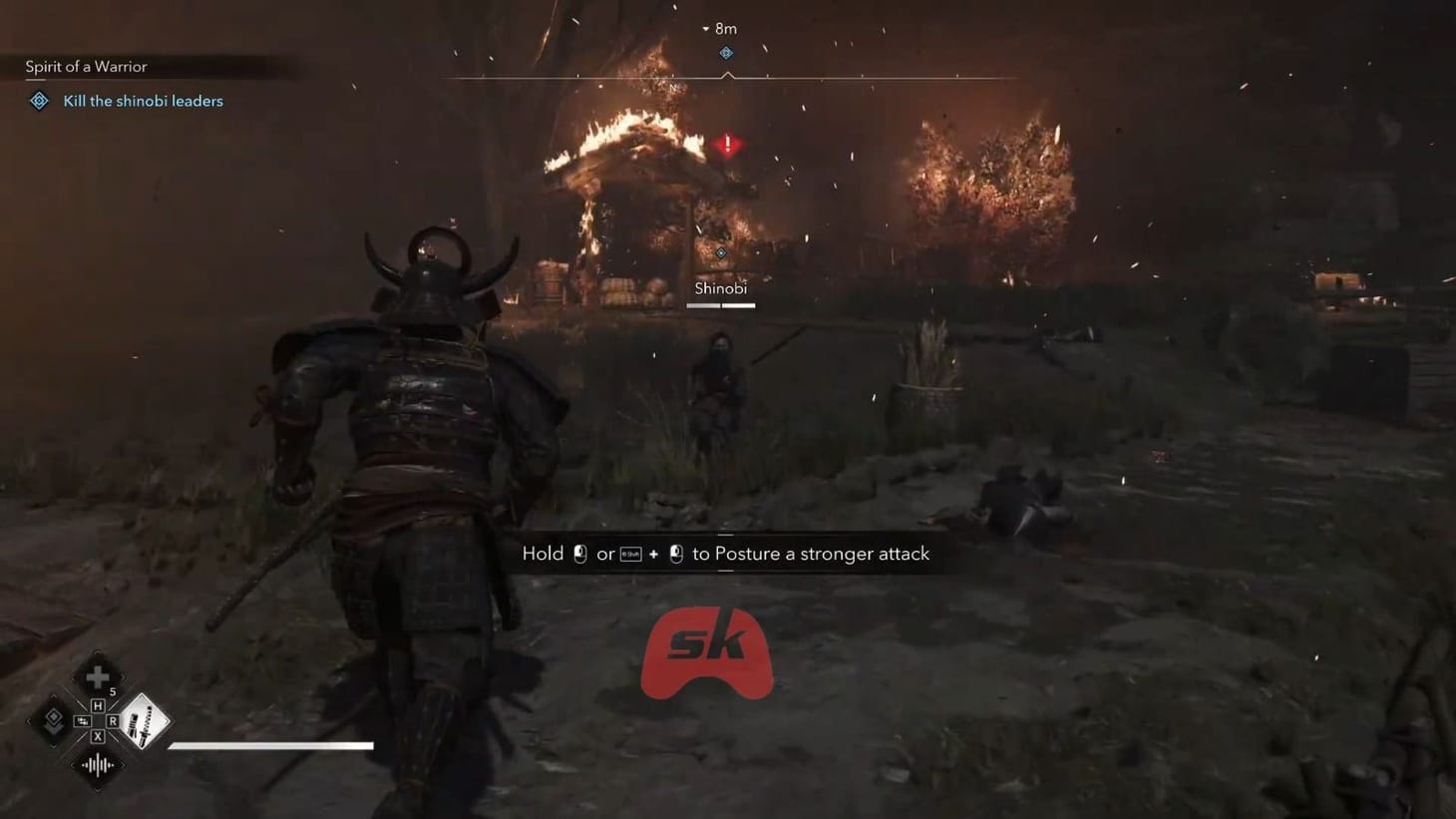Select the Spirit of a Warrior quest title
The image size is (1456, 819).
(x=86, y=66)
